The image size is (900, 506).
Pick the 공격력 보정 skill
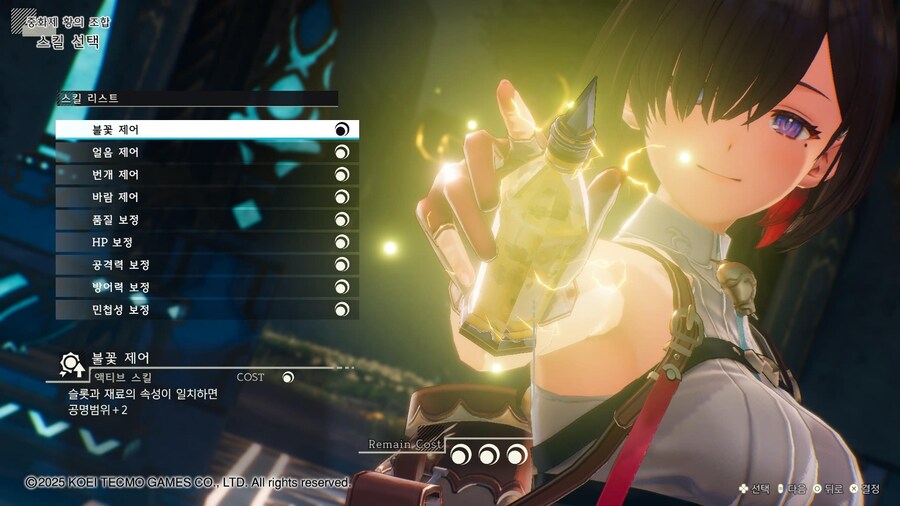pyautogui.click(x=206, y=265)
